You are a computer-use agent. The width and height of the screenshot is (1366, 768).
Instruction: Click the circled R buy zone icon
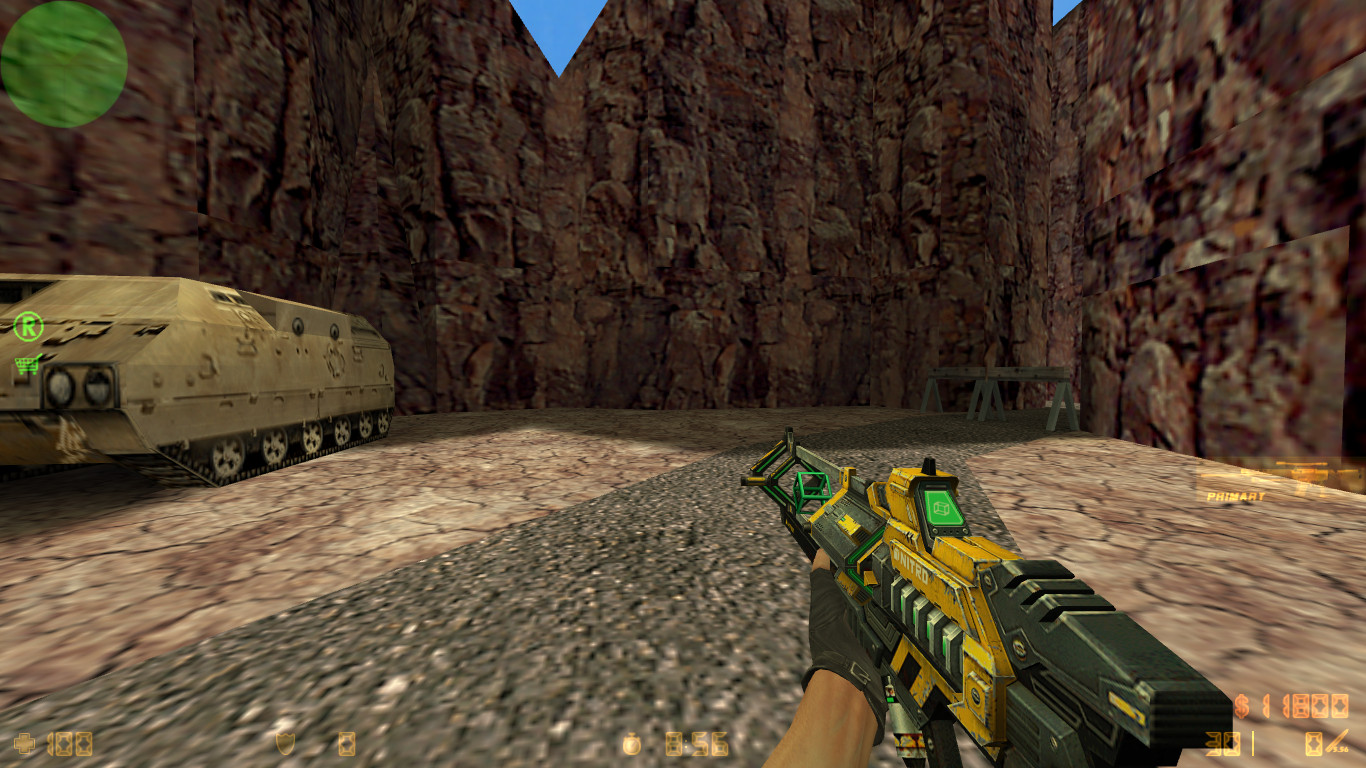click(x=28, y=325)
